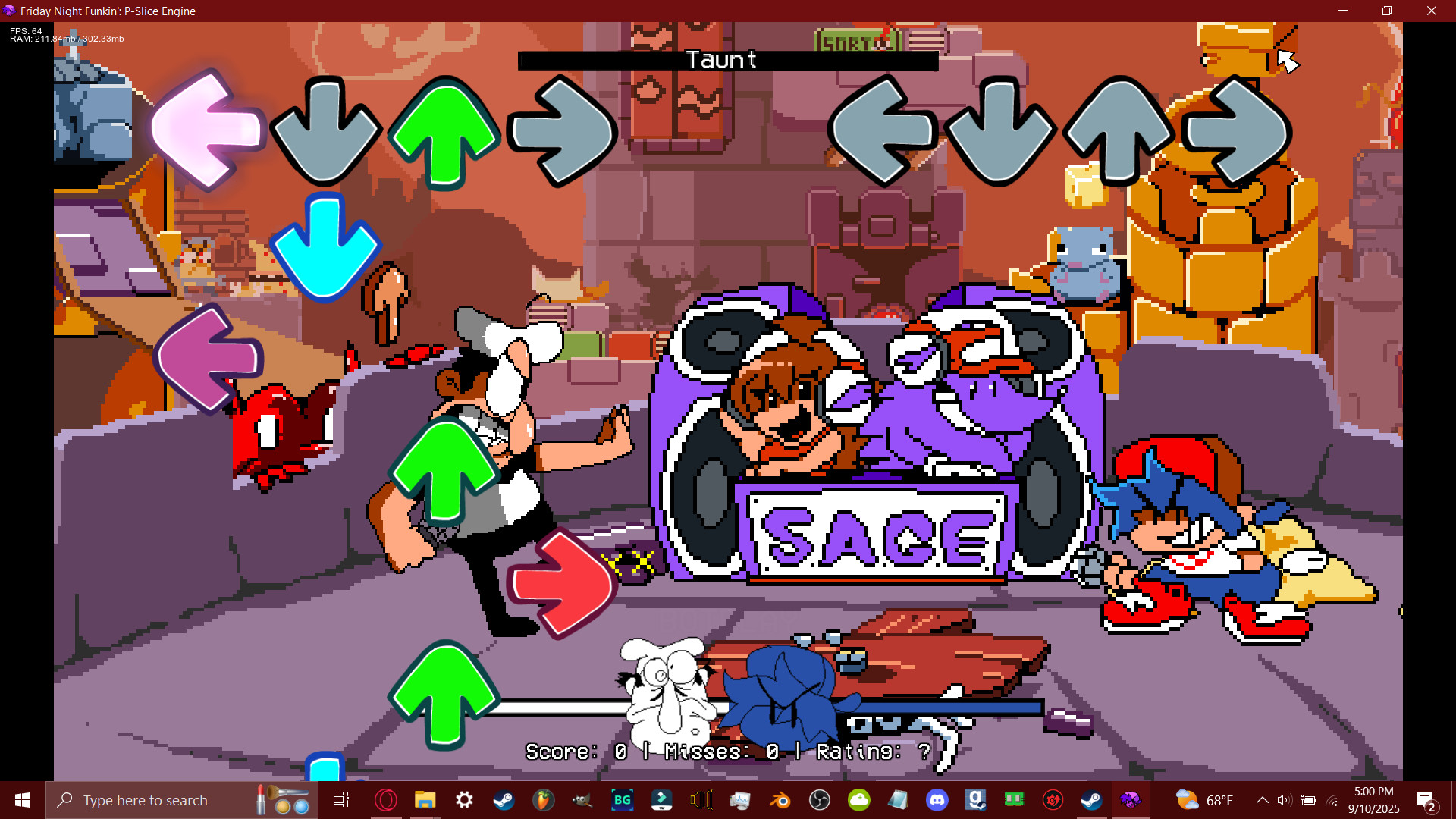This screenshot has width=1456, height=819.
Task: Open OBS Studio from the taskbar
Action: click(820, 799)
